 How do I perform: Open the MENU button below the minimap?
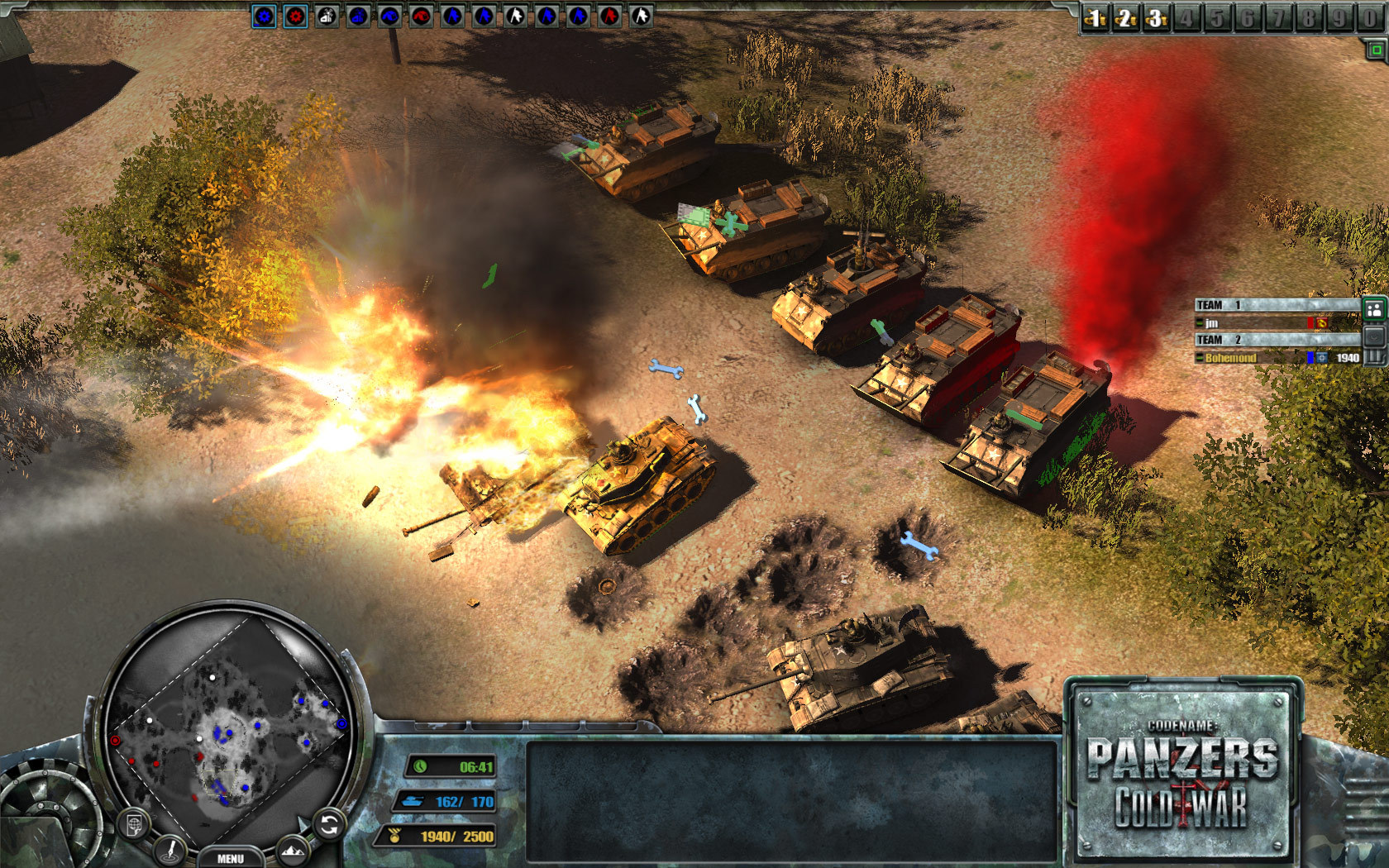click(x=231, y=858)
